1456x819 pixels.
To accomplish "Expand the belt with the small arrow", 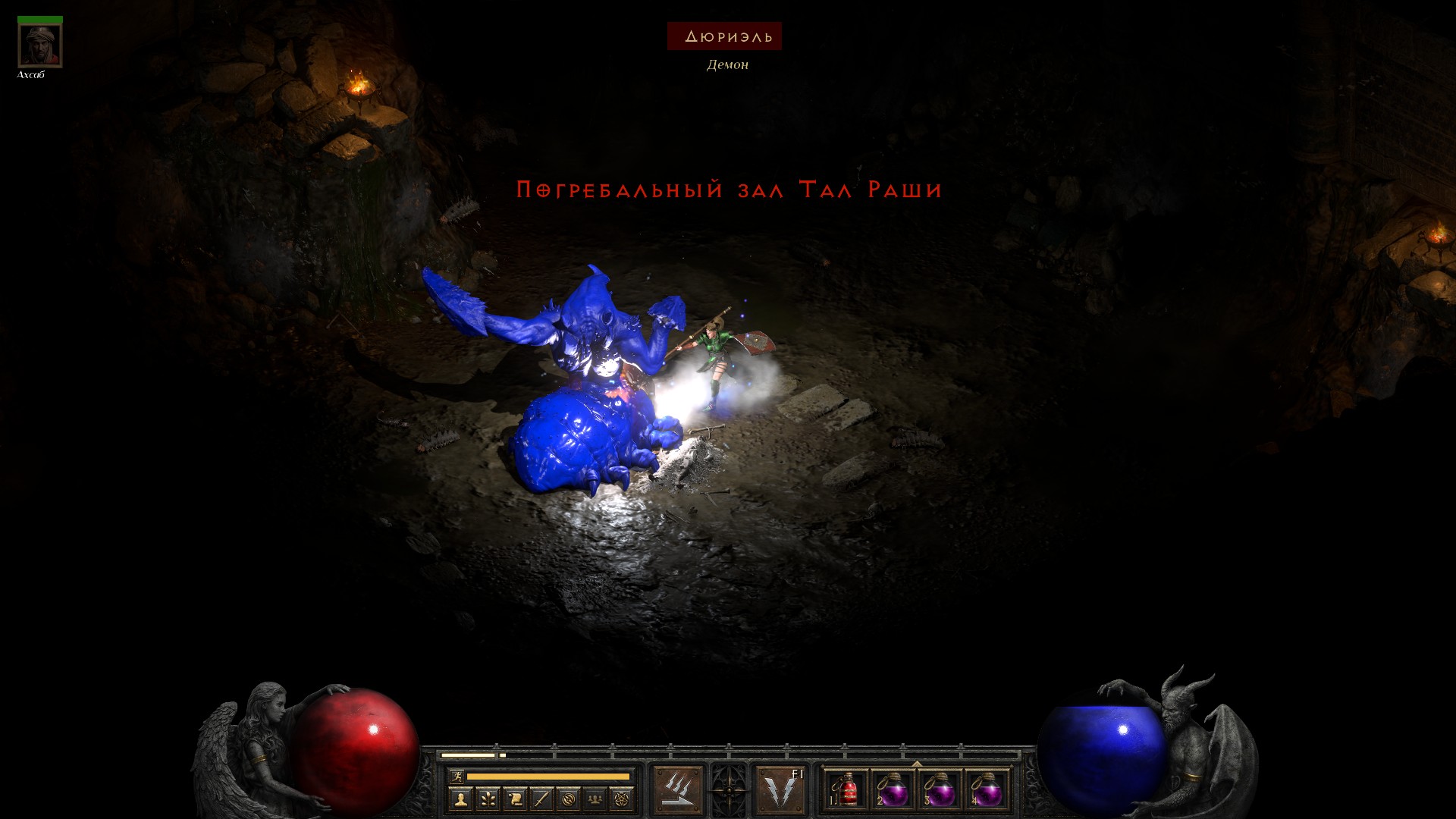I will tap(917, 764).
